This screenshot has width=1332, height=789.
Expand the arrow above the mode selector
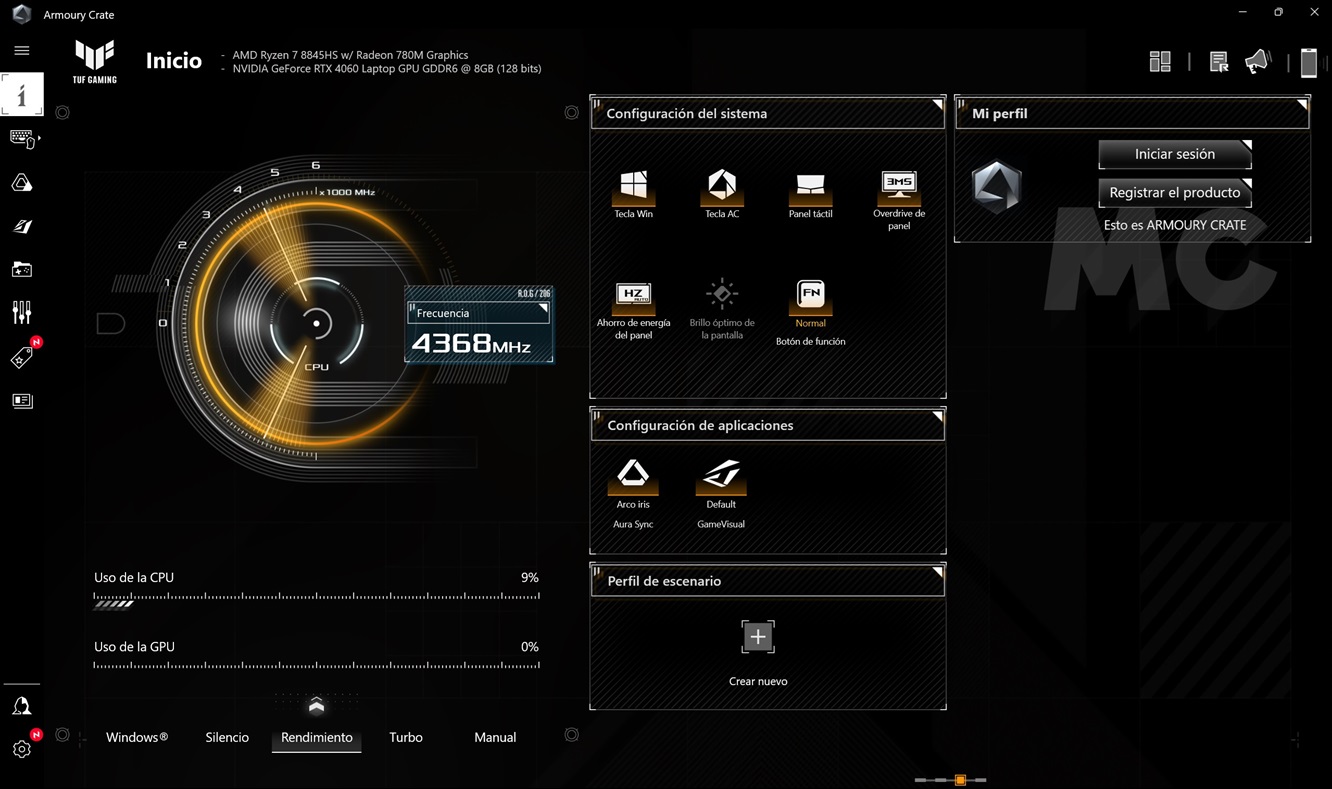[x=316, y=706]
